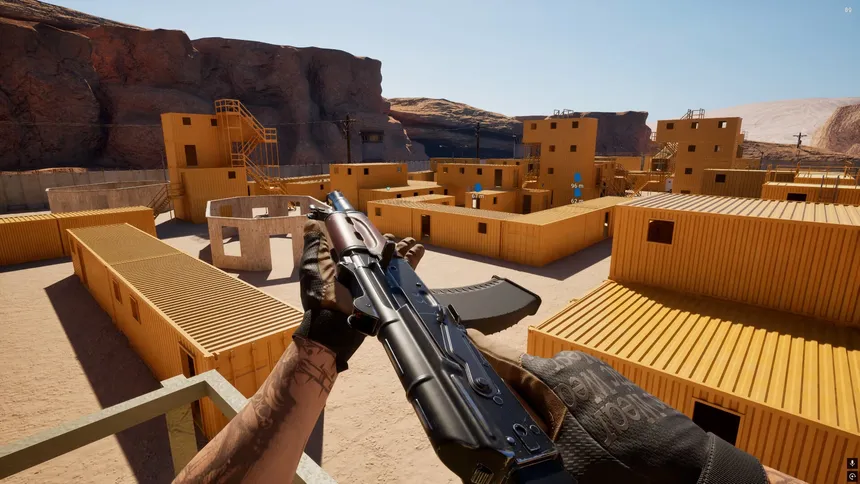Select the blue marker labeled 67 m
The height and width of the screenshot is (484, 860).
point(478,187)
